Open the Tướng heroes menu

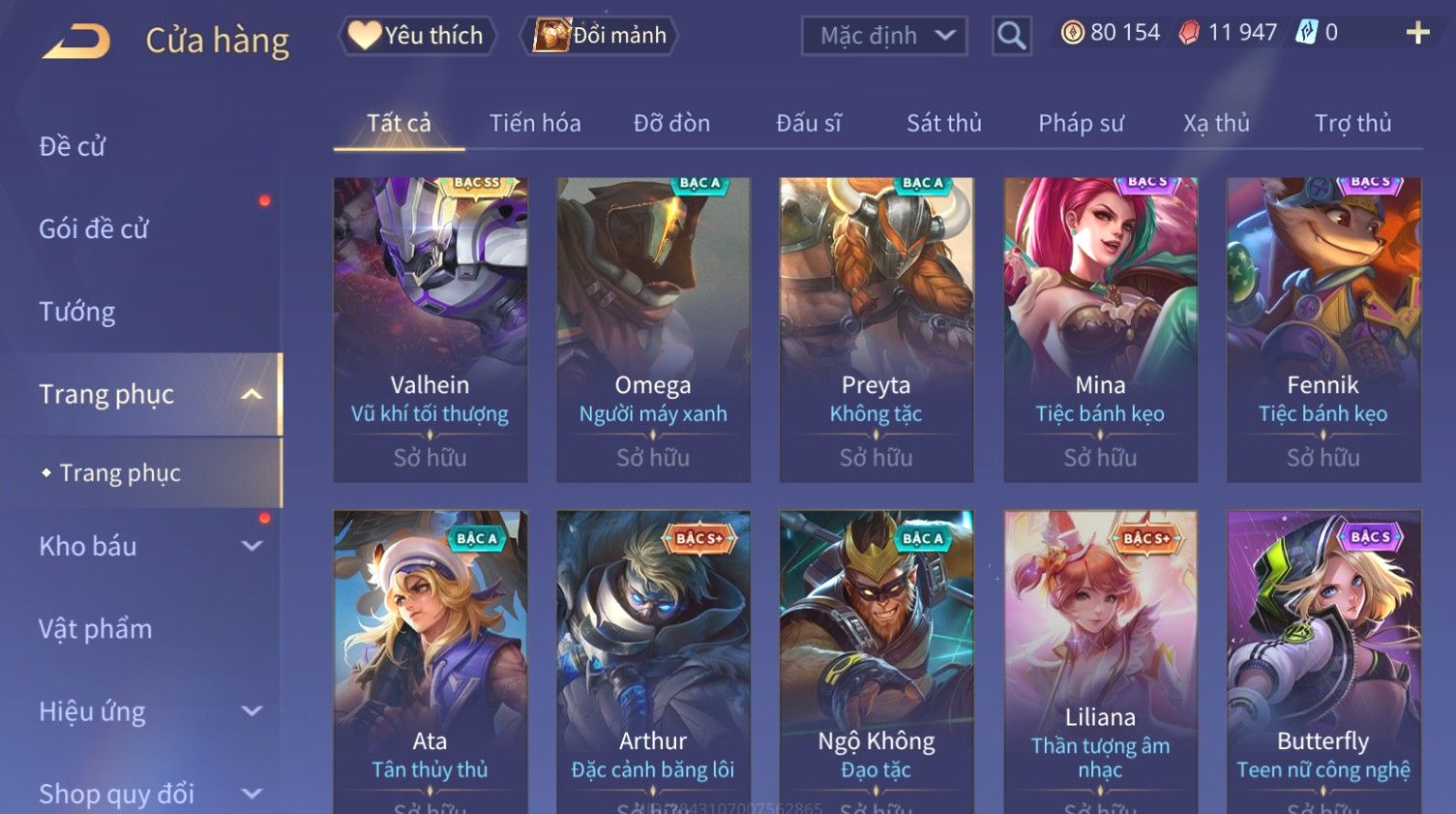pos(77,312)
